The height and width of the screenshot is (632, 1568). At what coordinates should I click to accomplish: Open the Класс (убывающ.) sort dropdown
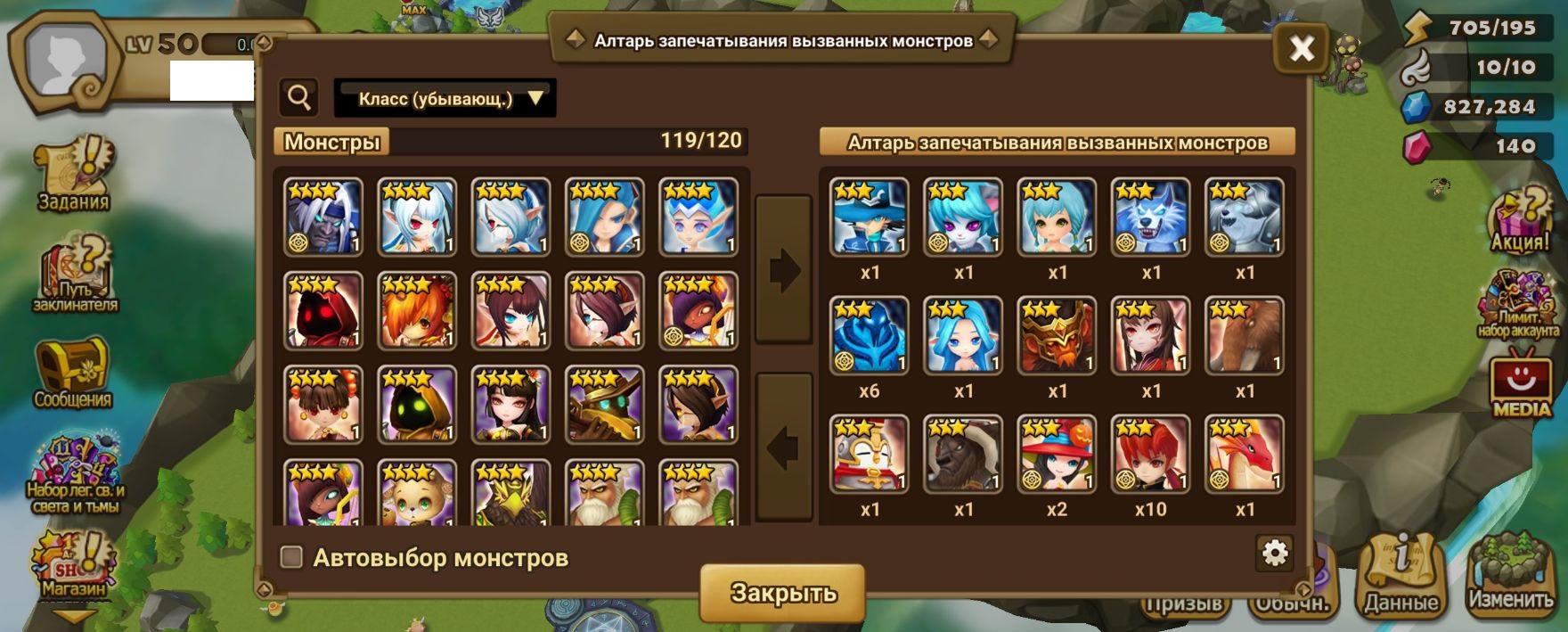click(x=445, y=98)
